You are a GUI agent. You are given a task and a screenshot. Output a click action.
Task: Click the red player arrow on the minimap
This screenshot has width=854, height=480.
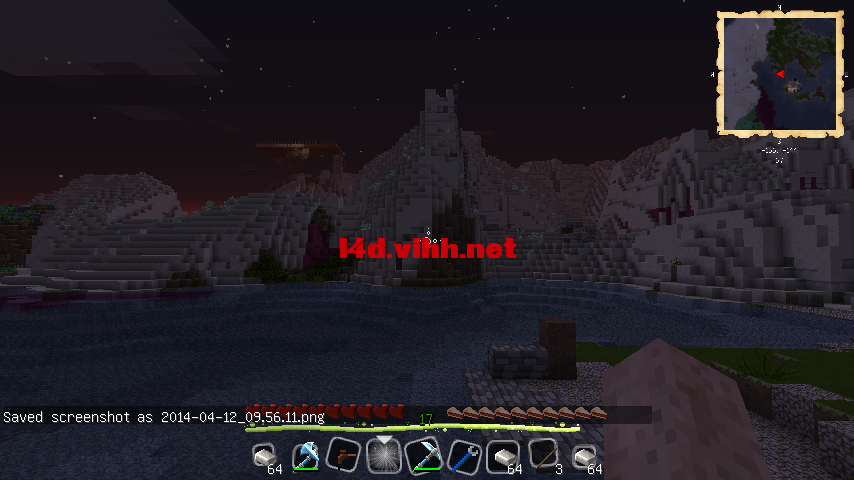[779, 74]
